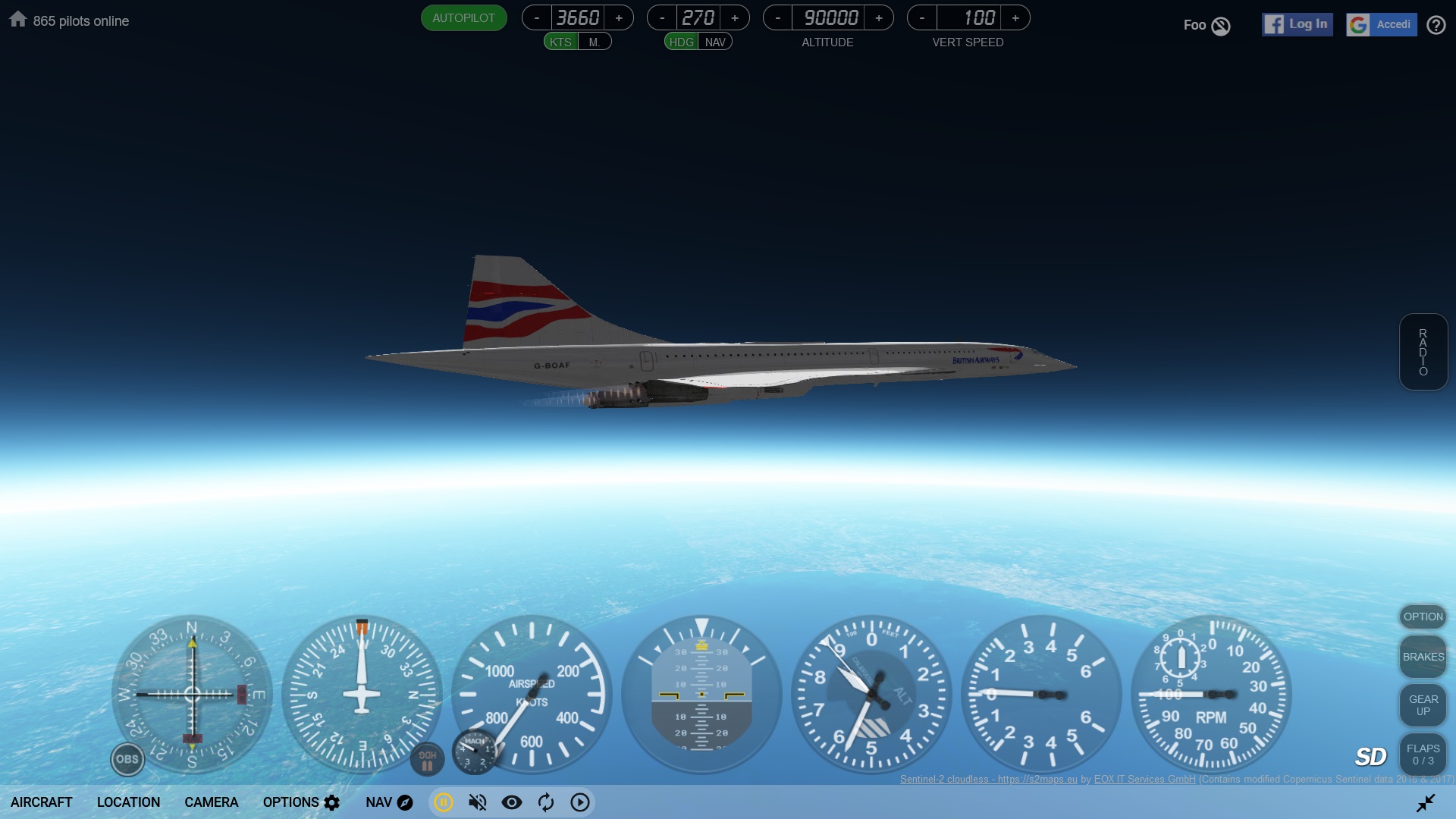The height and width of the screenshot is (819, 1456).
Task: Open the RADIO panel
Action: pos(1423,352)
